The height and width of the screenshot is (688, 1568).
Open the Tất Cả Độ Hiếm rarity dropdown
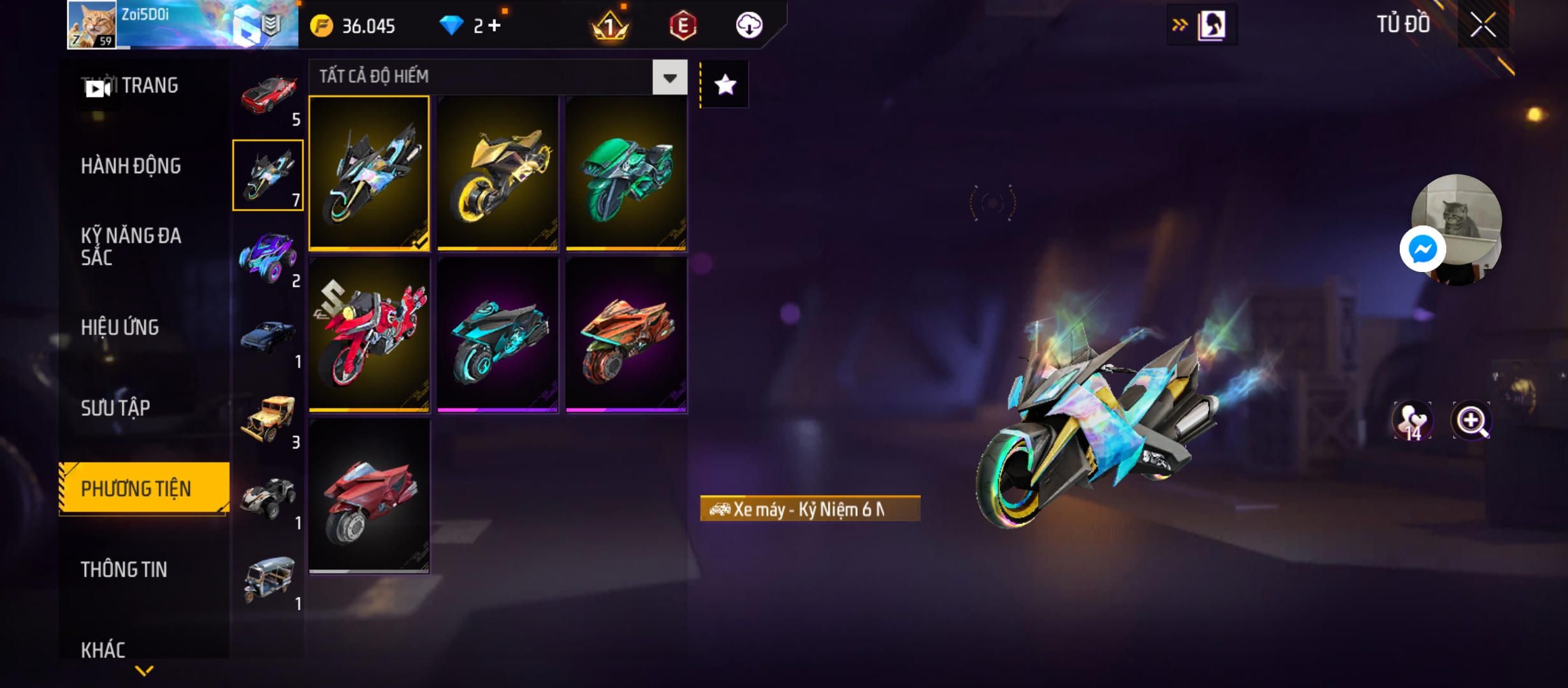tap(669, 78)
